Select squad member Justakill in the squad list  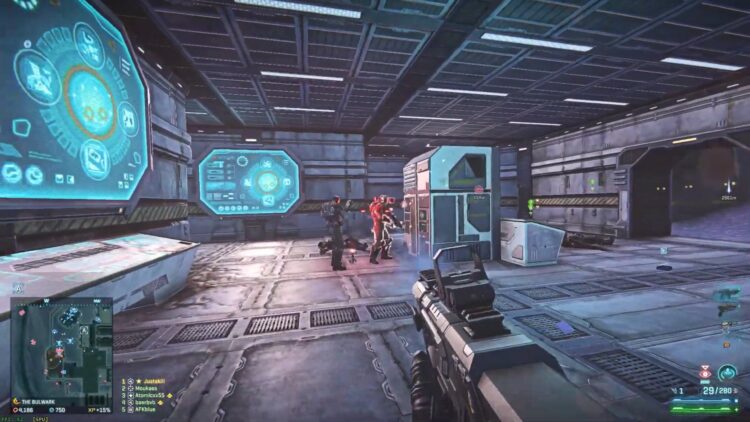click(x=153, y=381)
